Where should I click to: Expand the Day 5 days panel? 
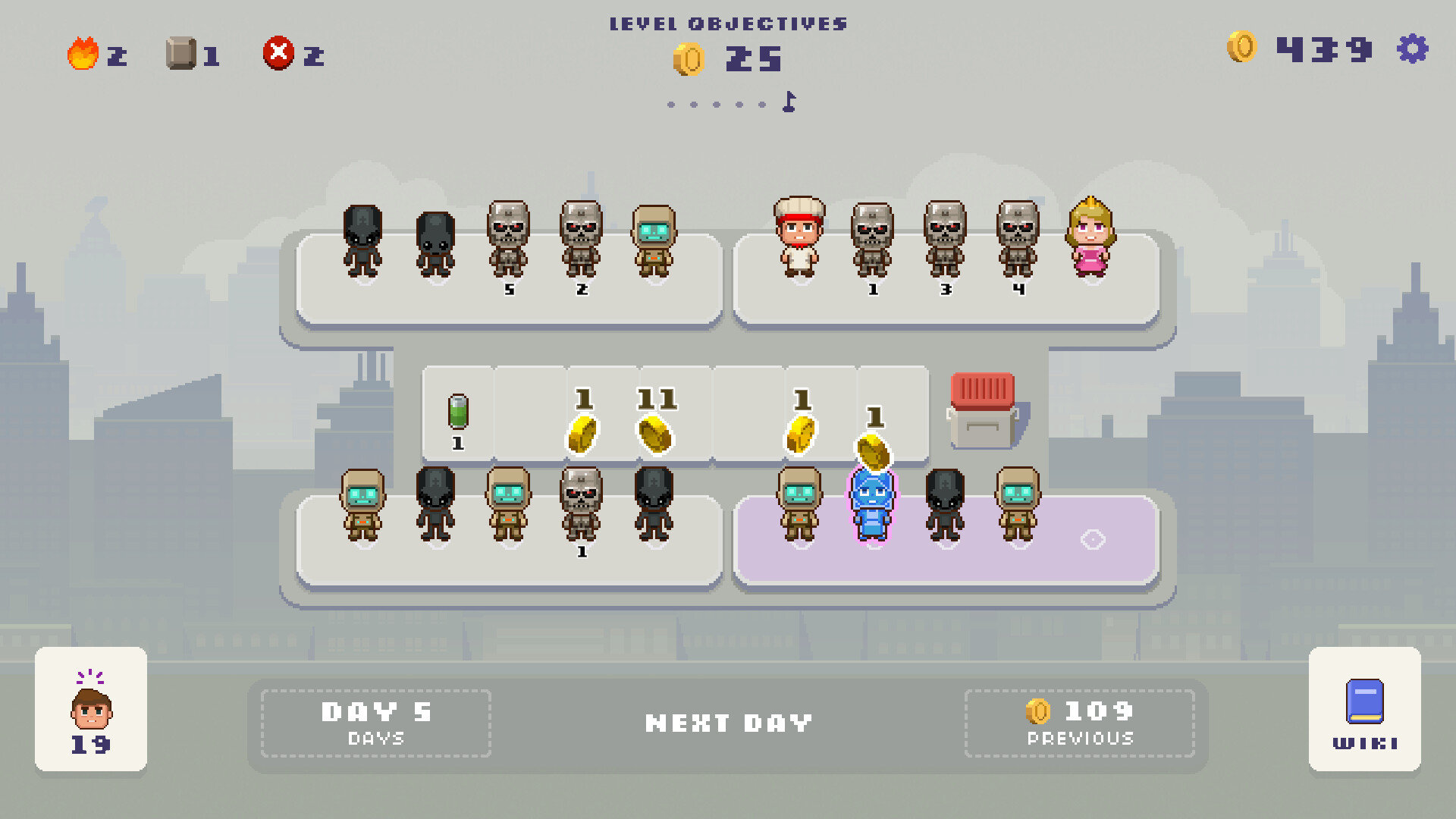(375, 722)
